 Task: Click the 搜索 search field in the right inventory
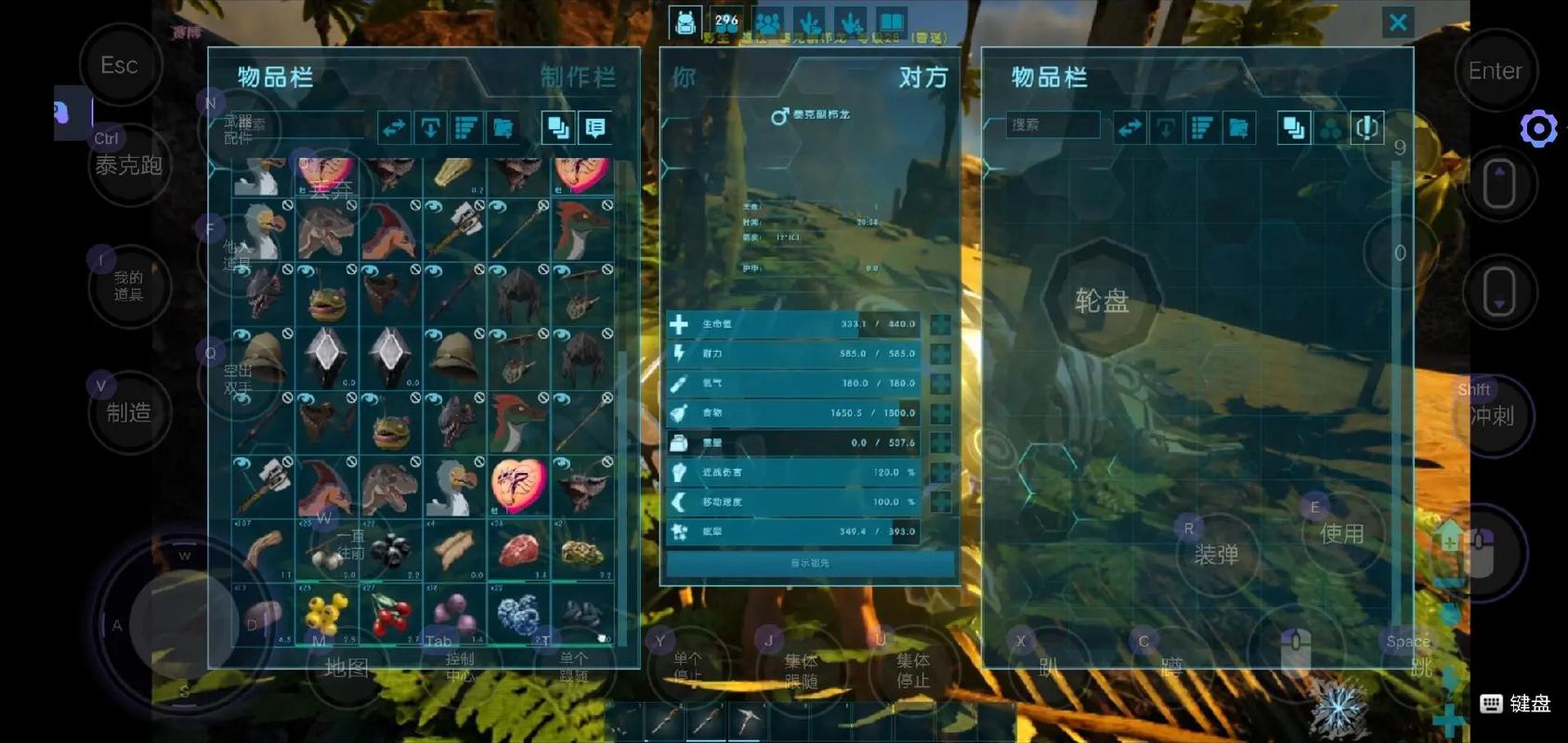click(1053, 125)
